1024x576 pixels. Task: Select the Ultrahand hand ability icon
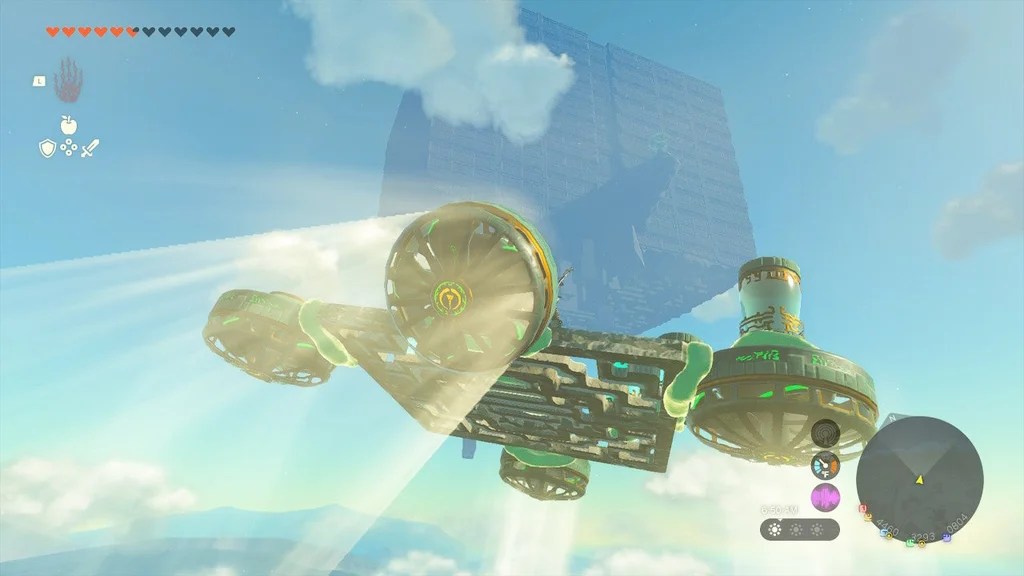coord(68,79)
